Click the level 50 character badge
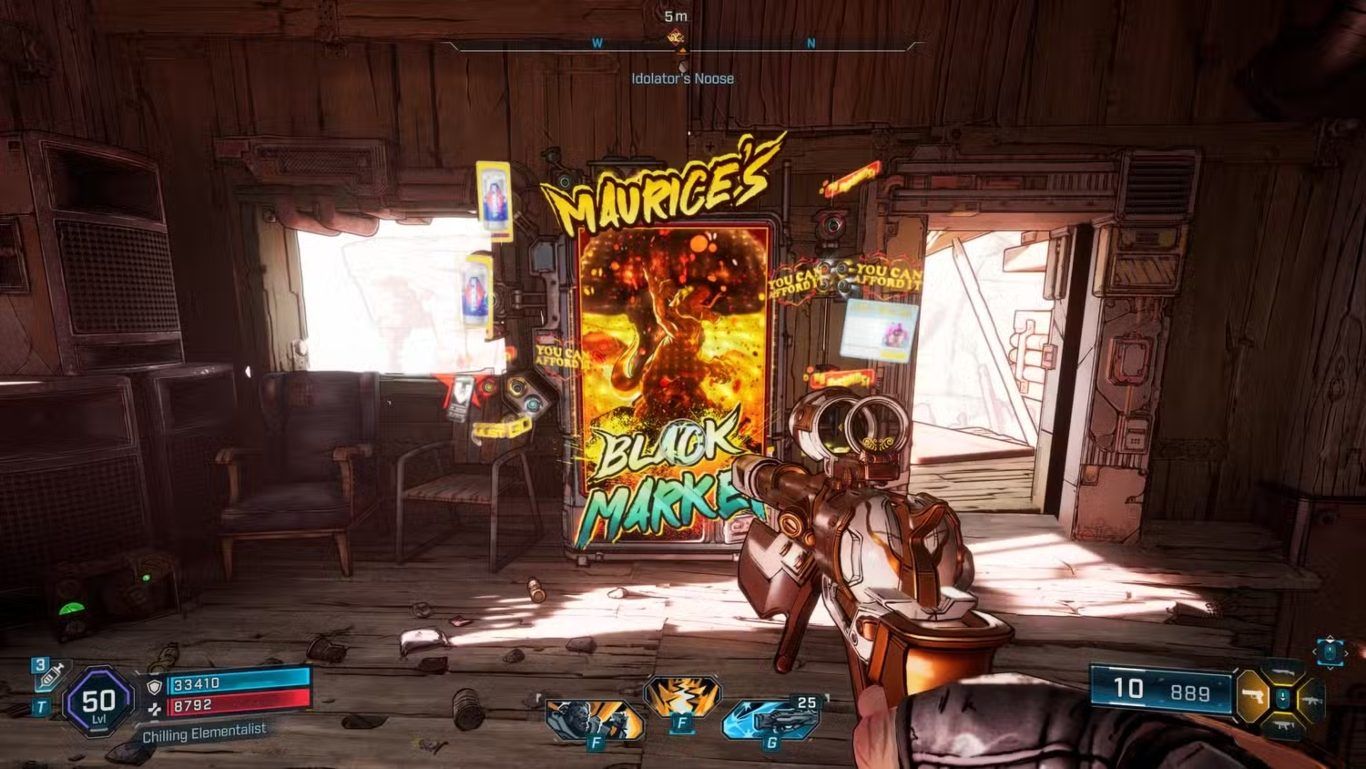 (x=98, y=700)
